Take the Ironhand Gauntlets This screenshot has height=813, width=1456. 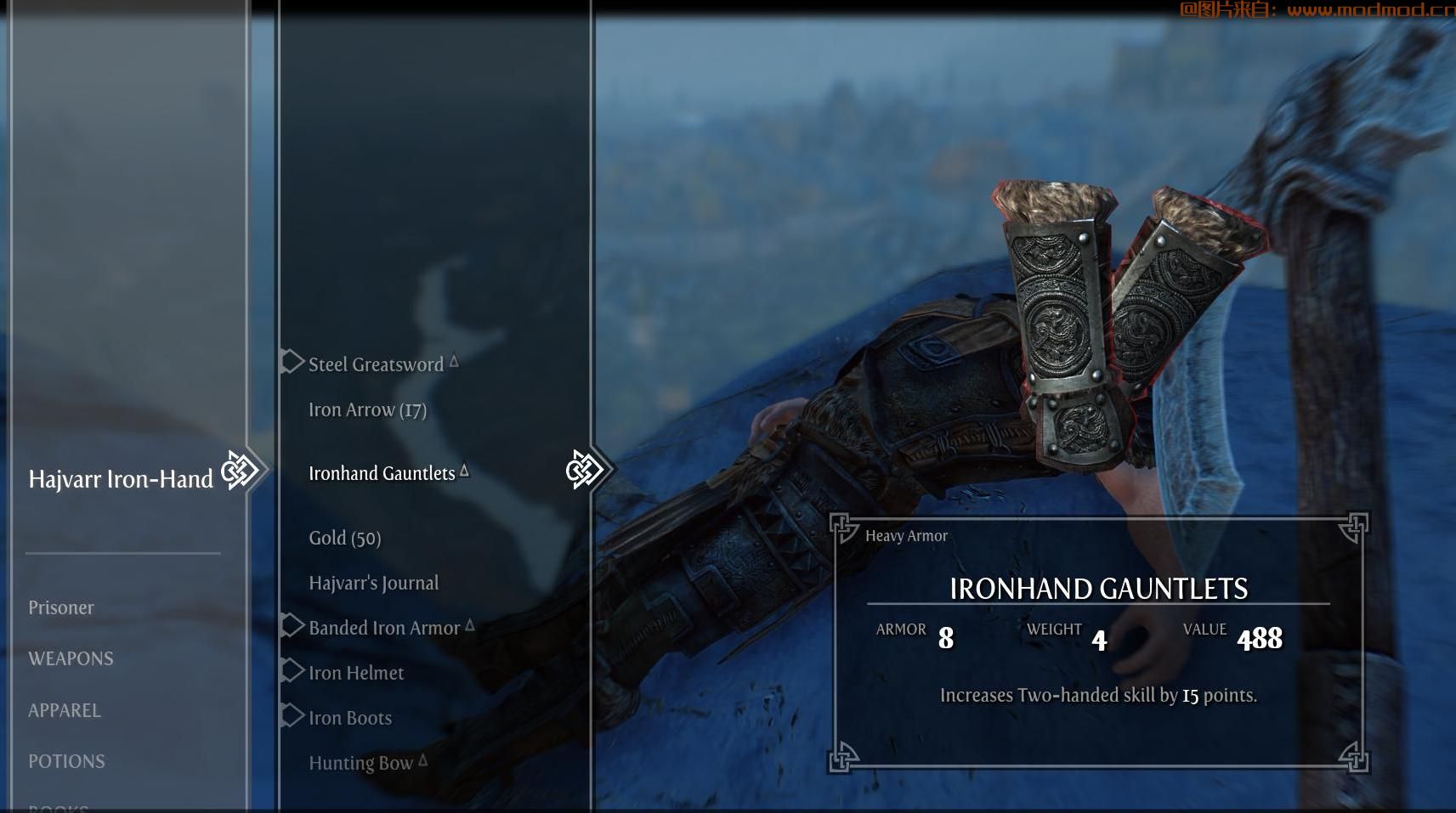pos(382,473)
